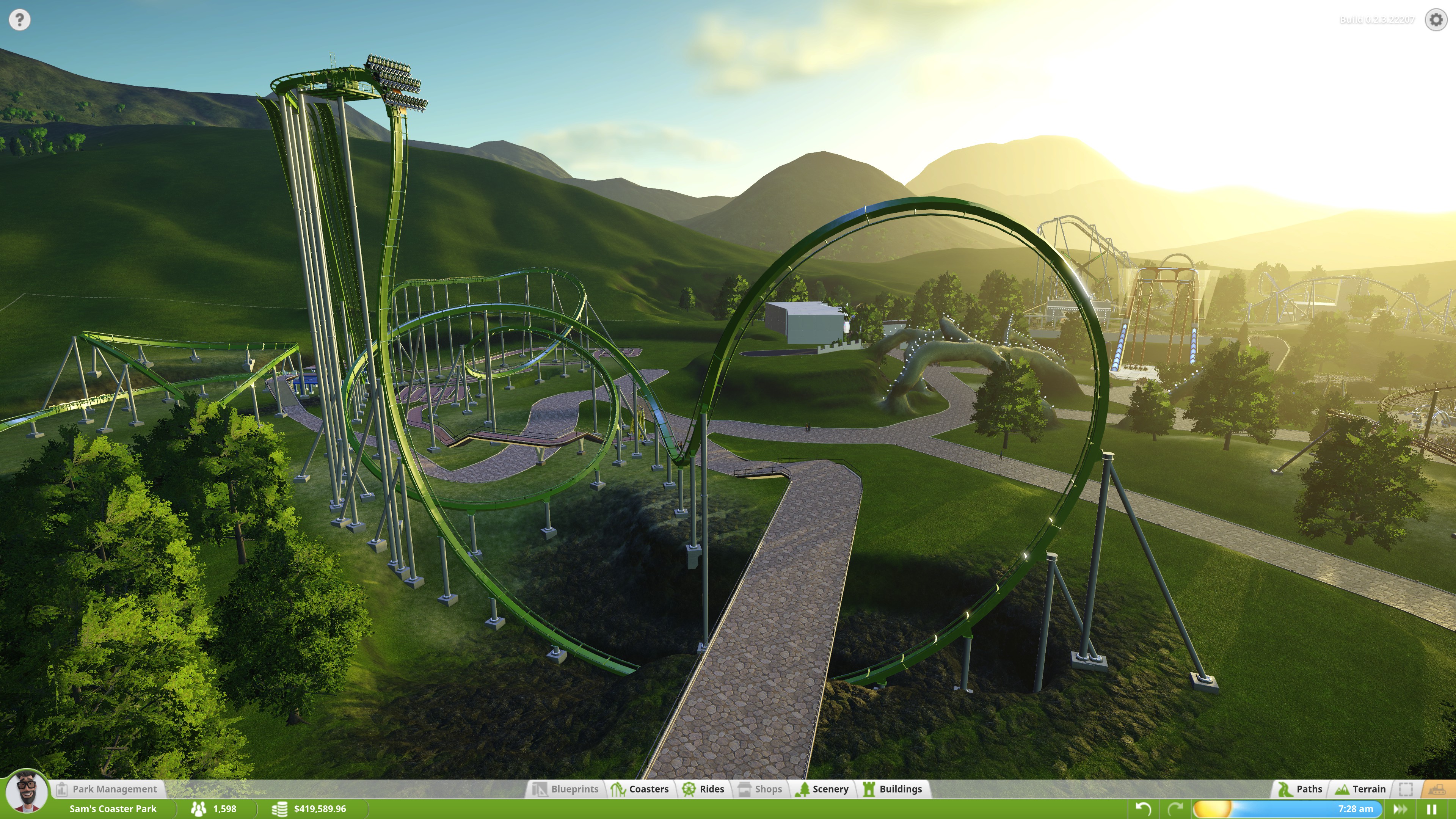Select the Sam's Coaster Park name
The height and width of the screenshot is (819, 1456).
(113, 809)
